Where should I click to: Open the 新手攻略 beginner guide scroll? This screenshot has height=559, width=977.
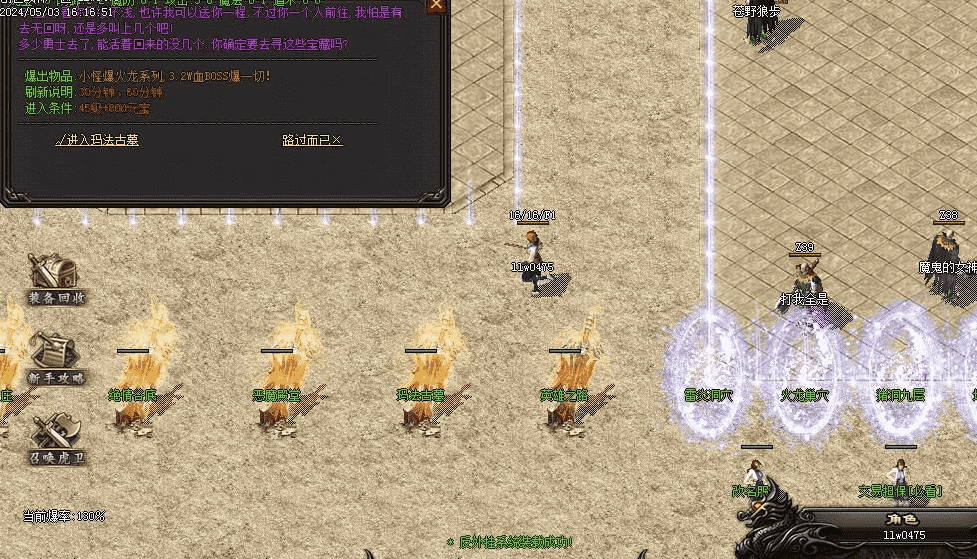pos(55,357)
